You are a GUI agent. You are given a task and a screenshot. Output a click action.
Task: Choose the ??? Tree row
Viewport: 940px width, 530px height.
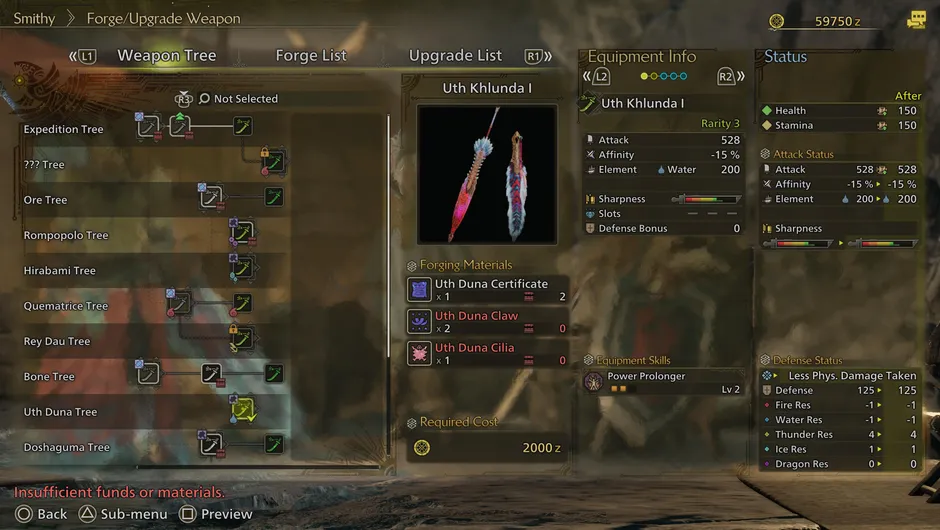[x=44, y=165]
